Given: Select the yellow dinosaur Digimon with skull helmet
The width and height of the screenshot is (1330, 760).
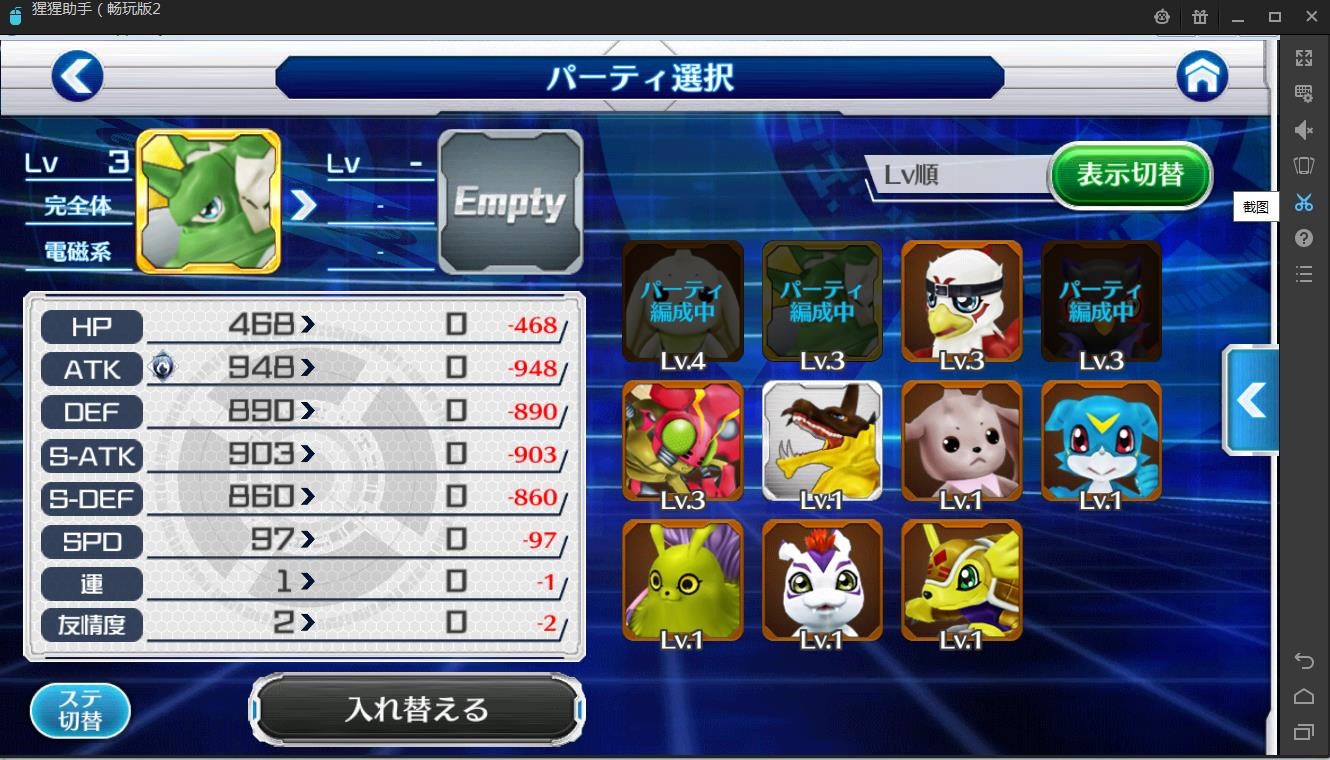Looking at the screenshot, I should point(822,441).
